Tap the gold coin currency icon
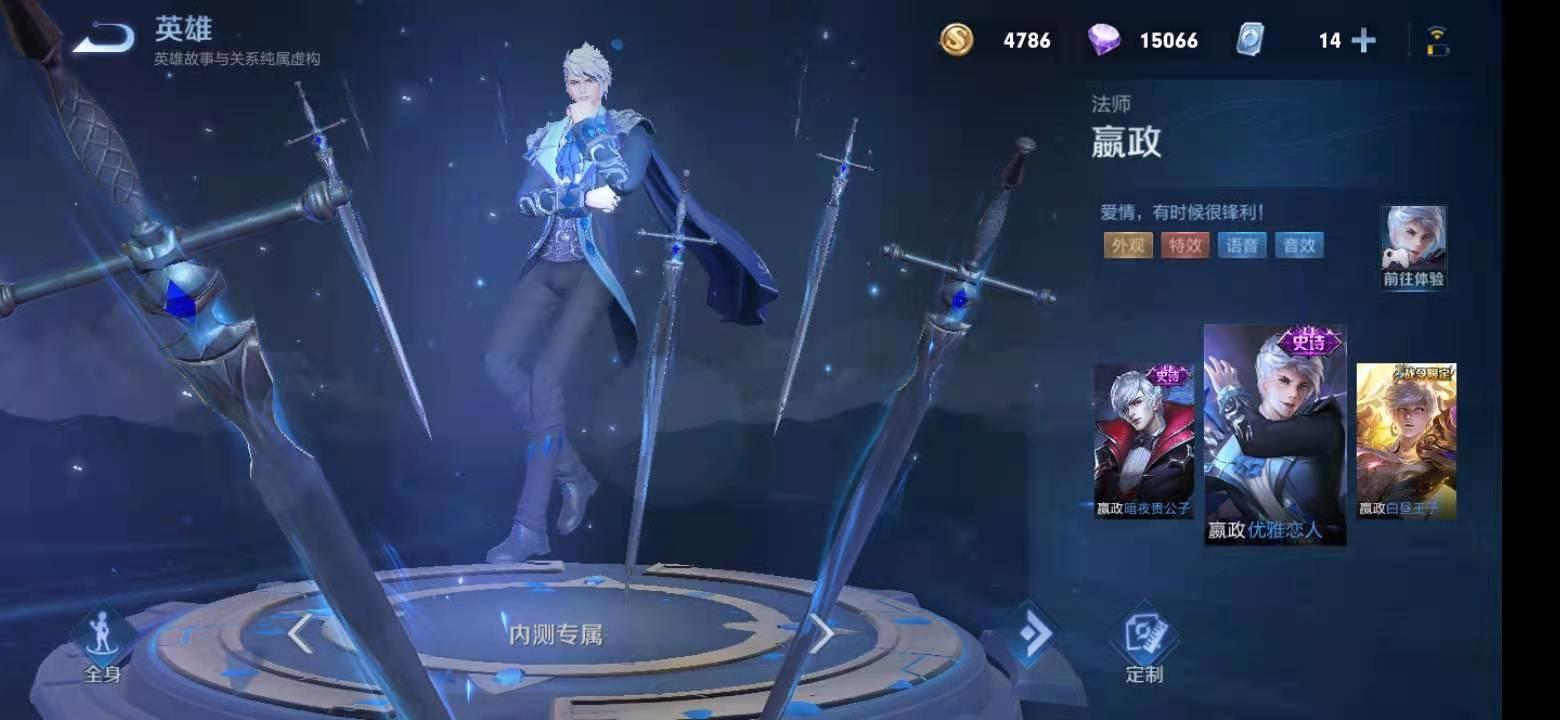The image size is (1560, 720). point(959,41)
